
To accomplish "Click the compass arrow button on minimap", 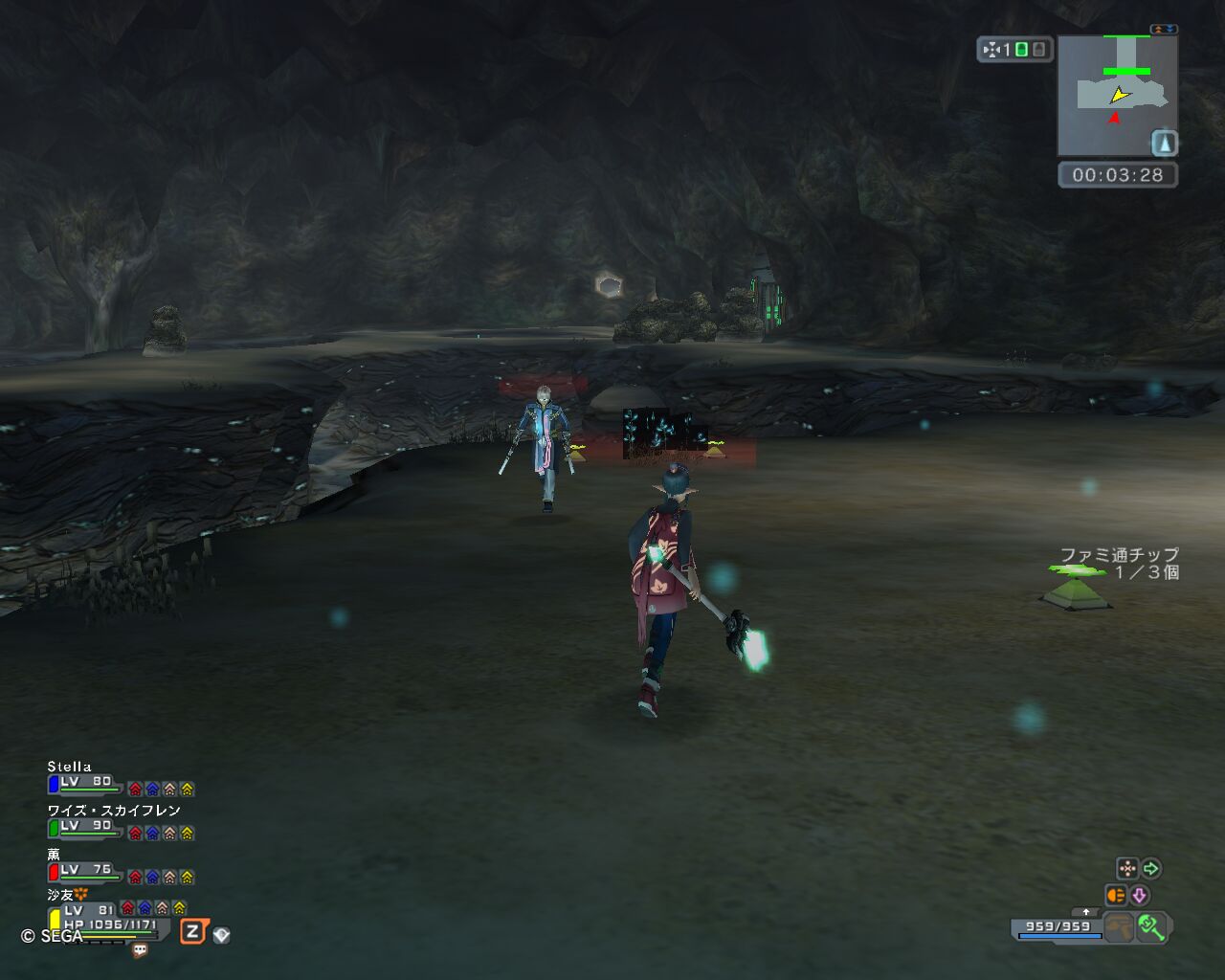I will (x=1164, y=144).
